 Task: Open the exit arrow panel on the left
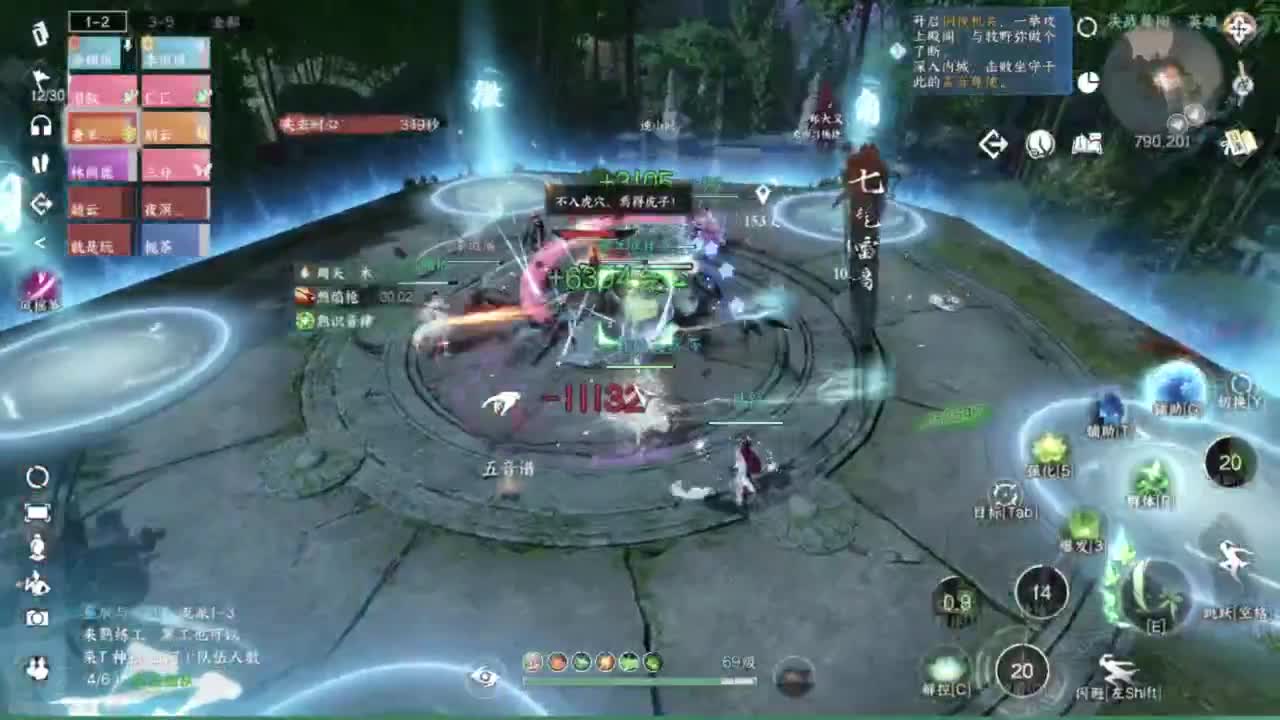click(x=40, y=202)
